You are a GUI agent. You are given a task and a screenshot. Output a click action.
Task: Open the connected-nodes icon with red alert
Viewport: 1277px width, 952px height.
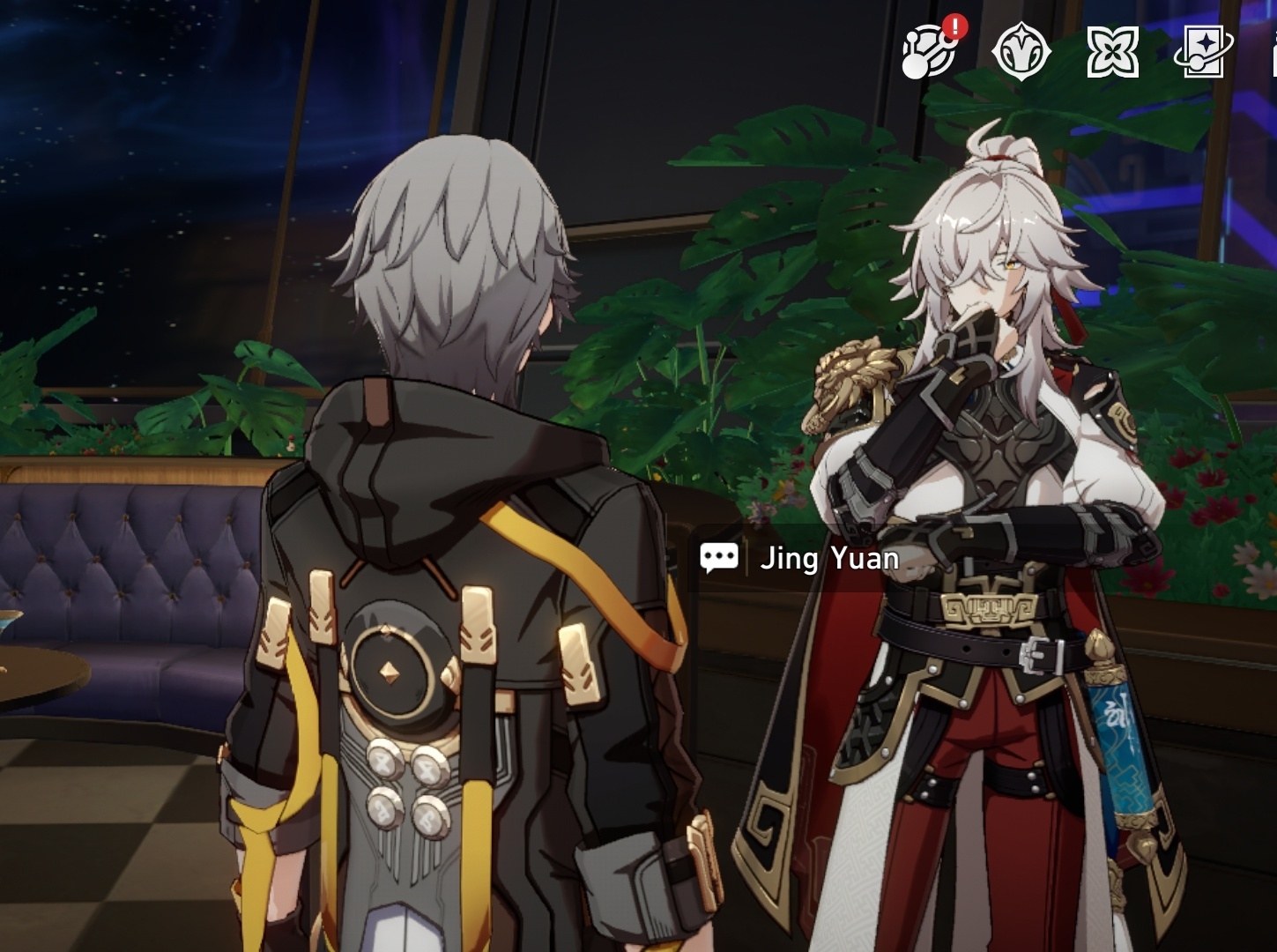tap(929, 52)
